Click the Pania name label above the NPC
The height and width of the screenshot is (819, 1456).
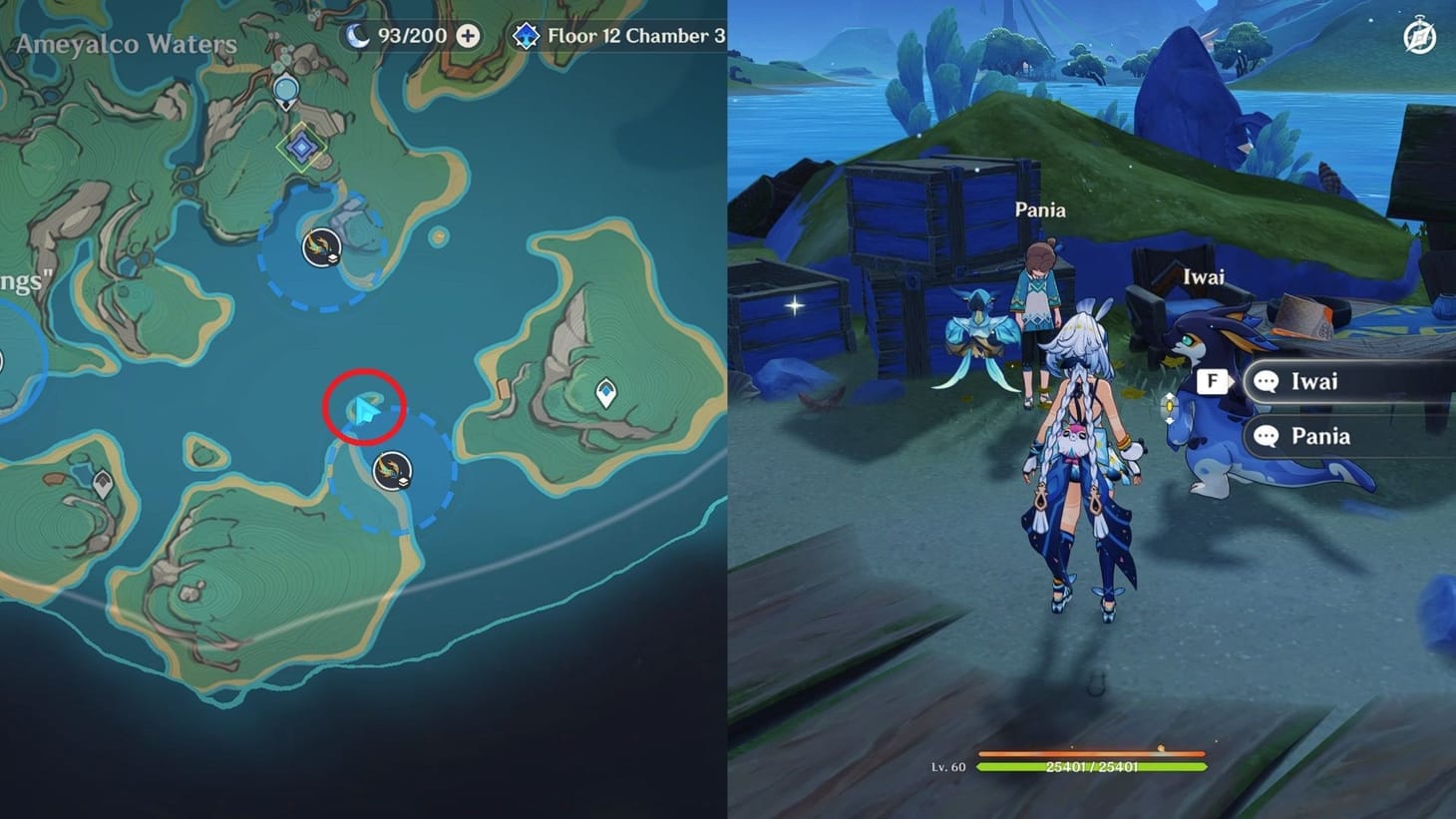[x=1041, y=209]
